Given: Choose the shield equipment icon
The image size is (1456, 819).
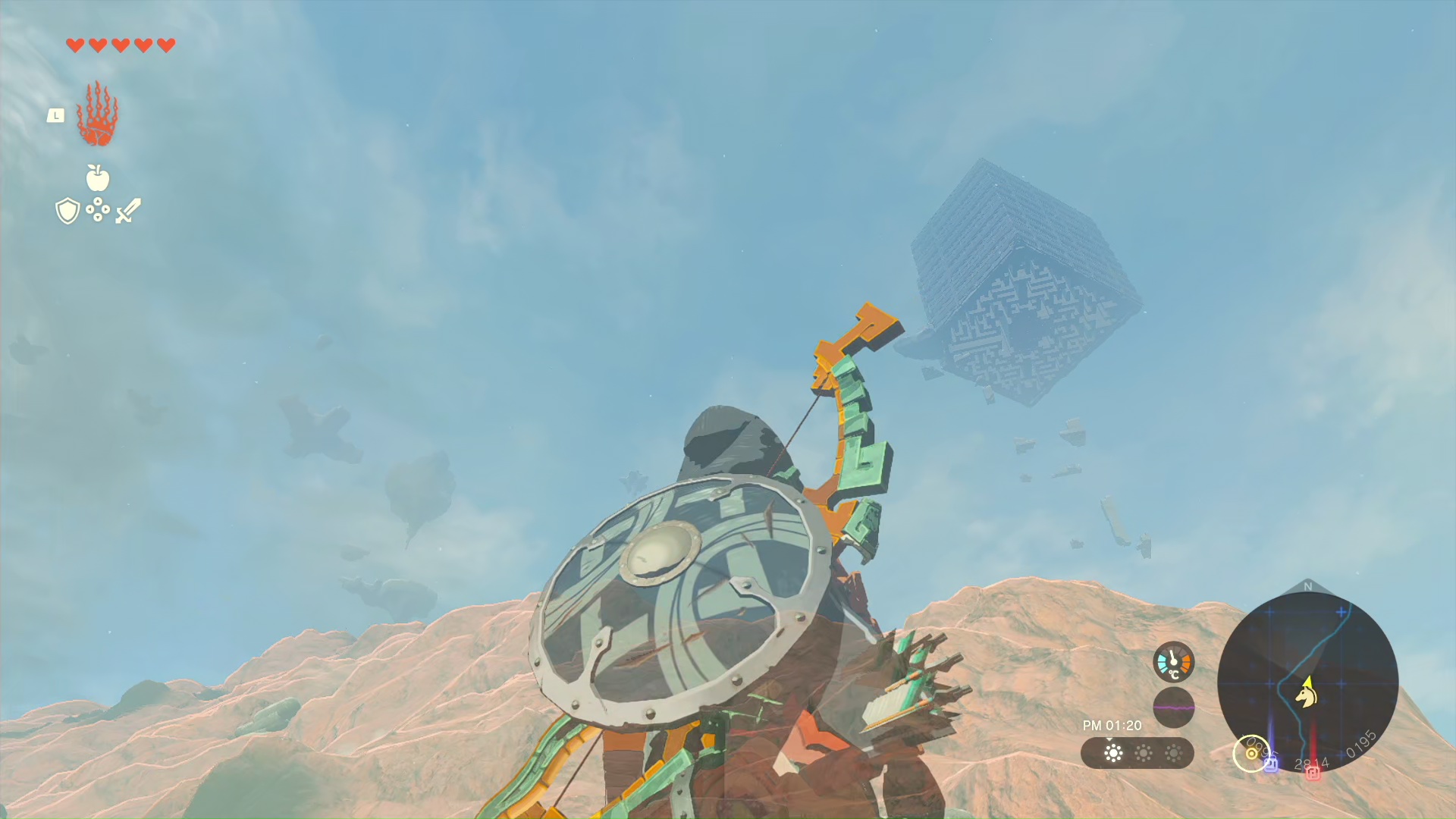Looking at the screenshot, I should [67, 211].
